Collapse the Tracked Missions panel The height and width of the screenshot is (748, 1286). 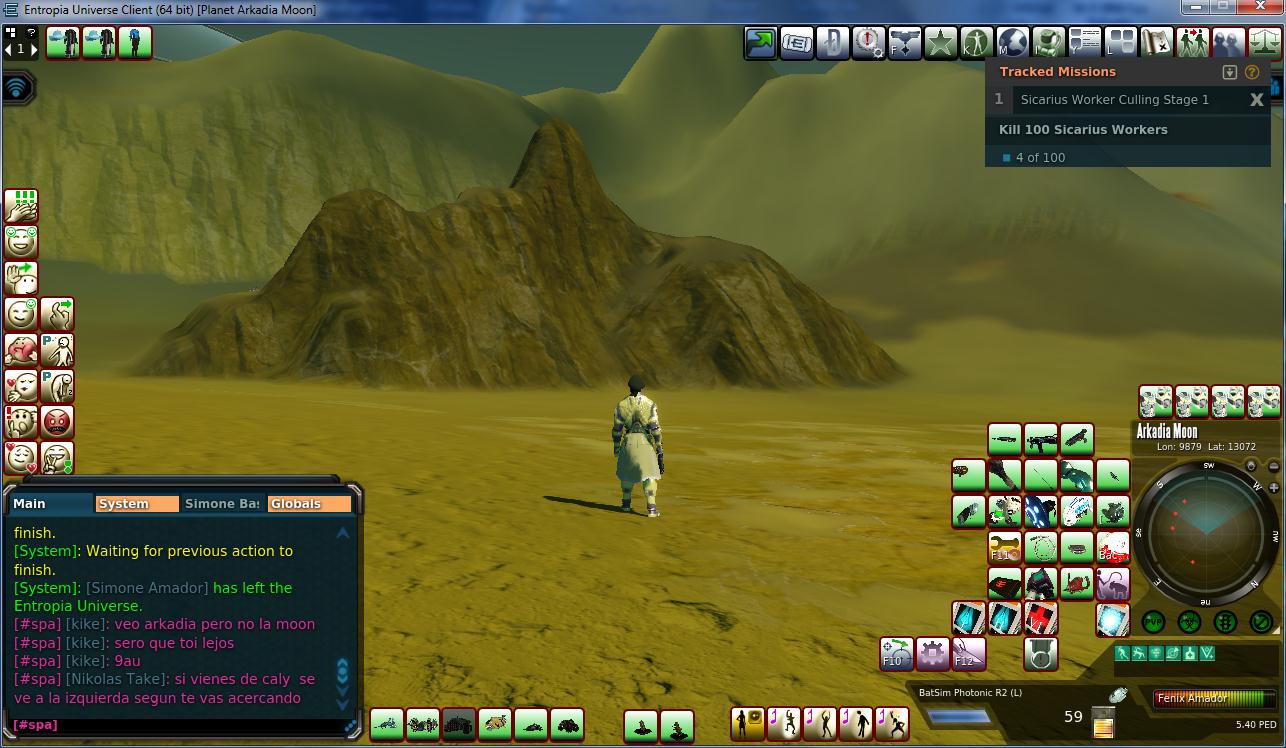(1230, 73)
